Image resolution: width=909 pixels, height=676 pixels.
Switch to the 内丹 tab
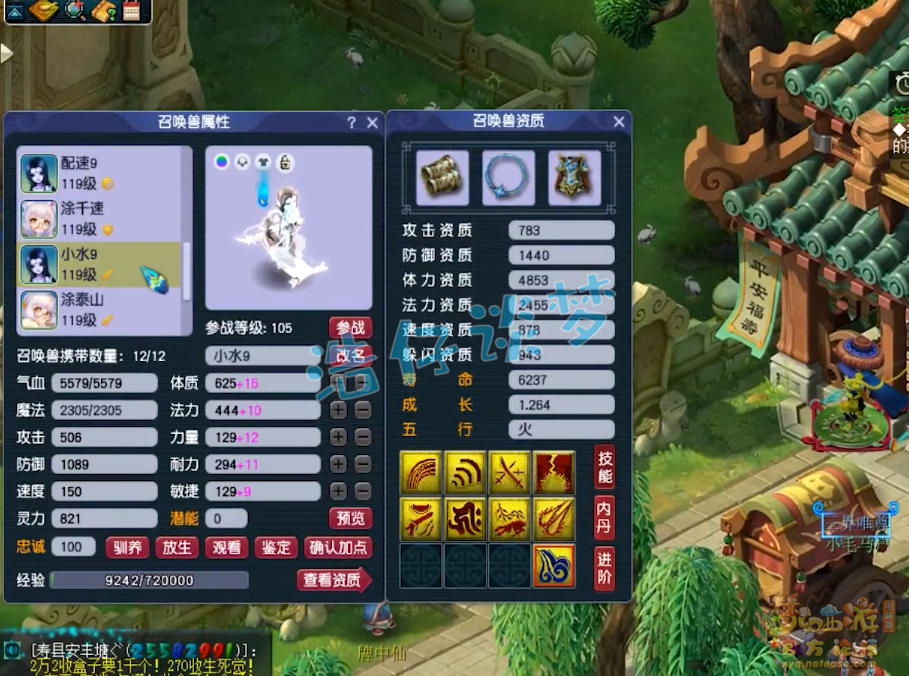point(604,516)
